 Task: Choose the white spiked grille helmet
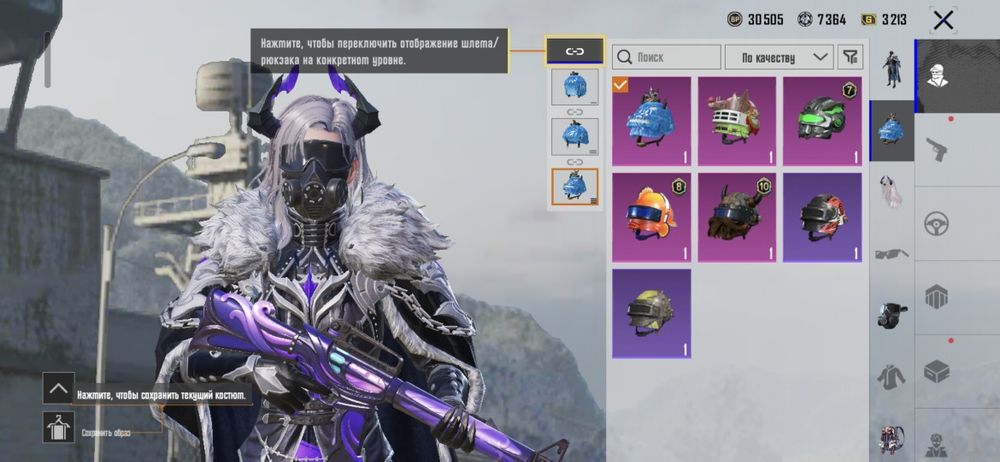[x=736, y=121]
